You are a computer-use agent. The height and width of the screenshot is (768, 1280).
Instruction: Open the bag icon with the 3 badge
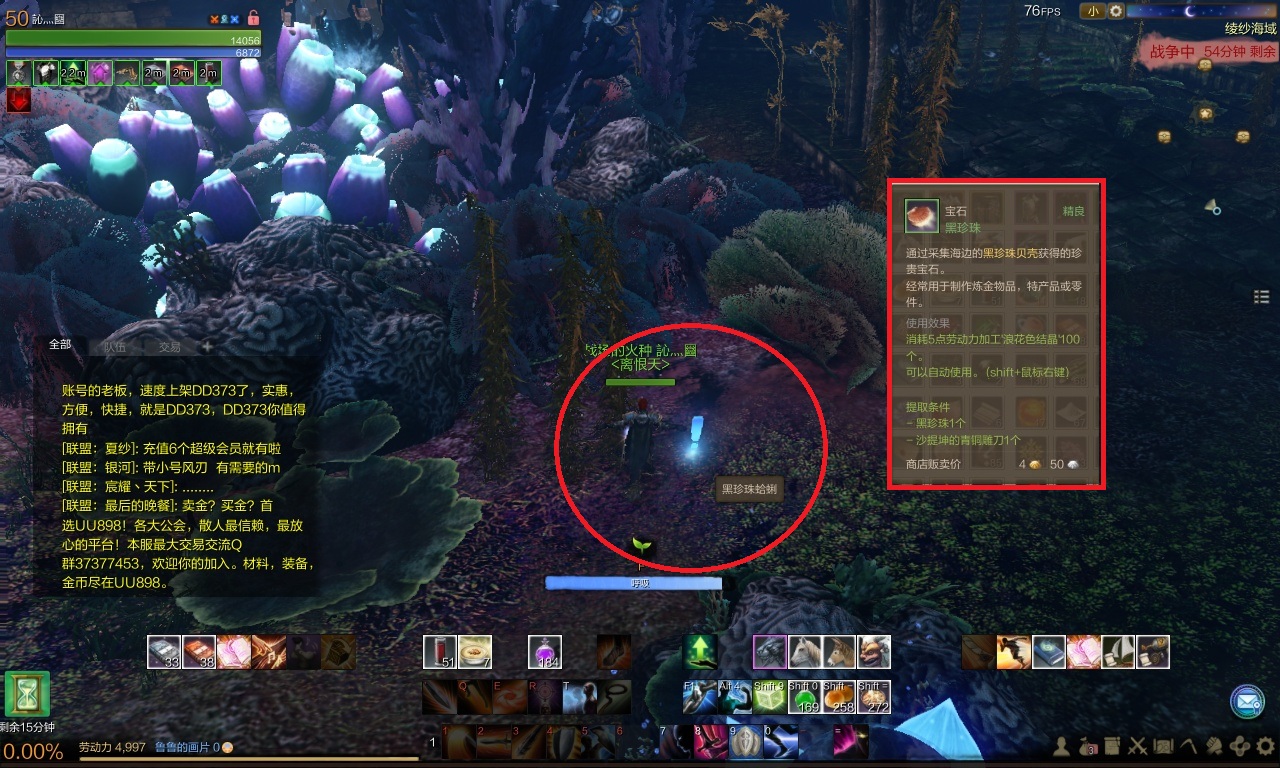pos(1084,746)
